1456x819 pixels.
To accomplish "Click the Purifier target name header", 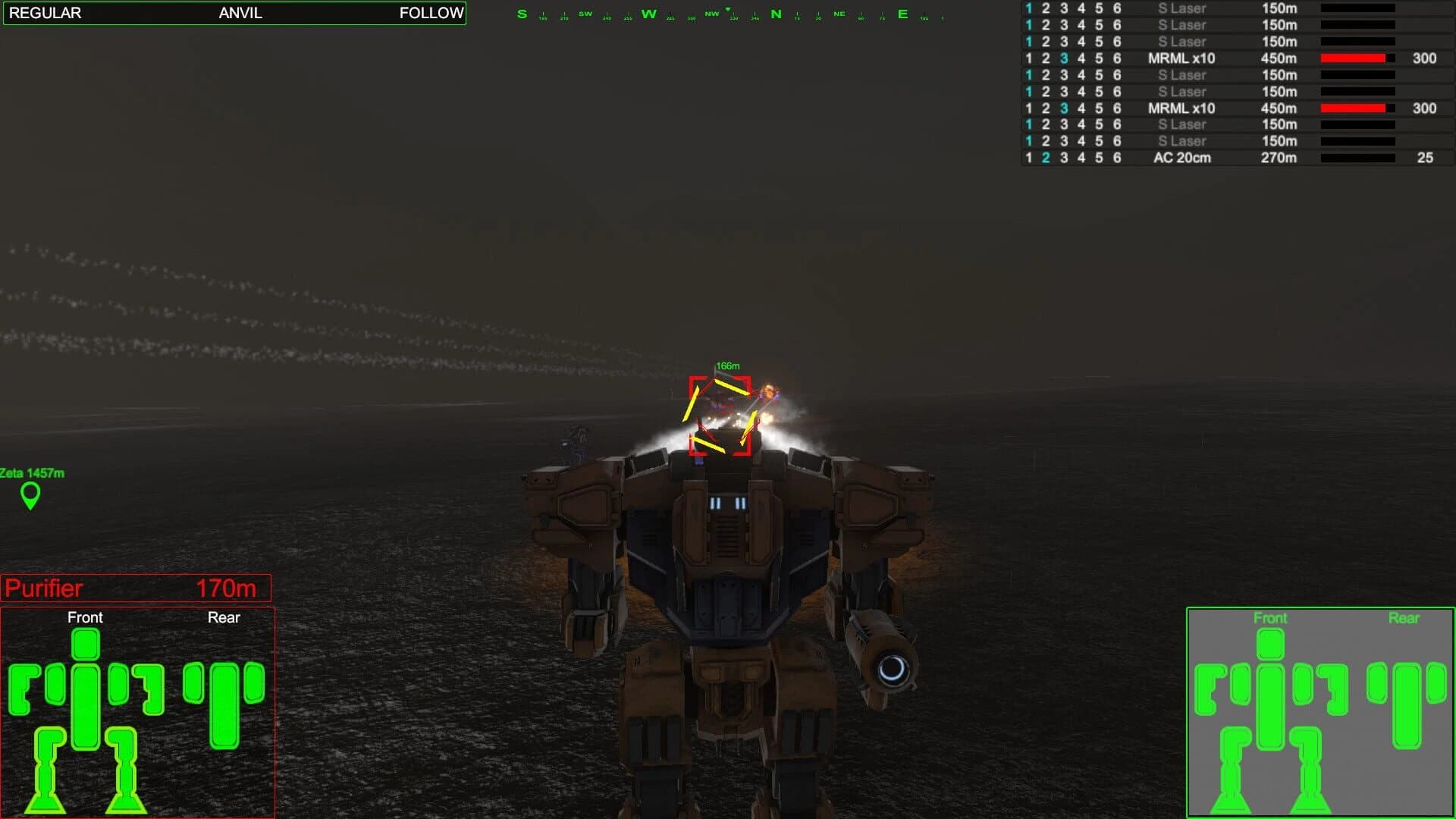I will click(x=43, y=588).
